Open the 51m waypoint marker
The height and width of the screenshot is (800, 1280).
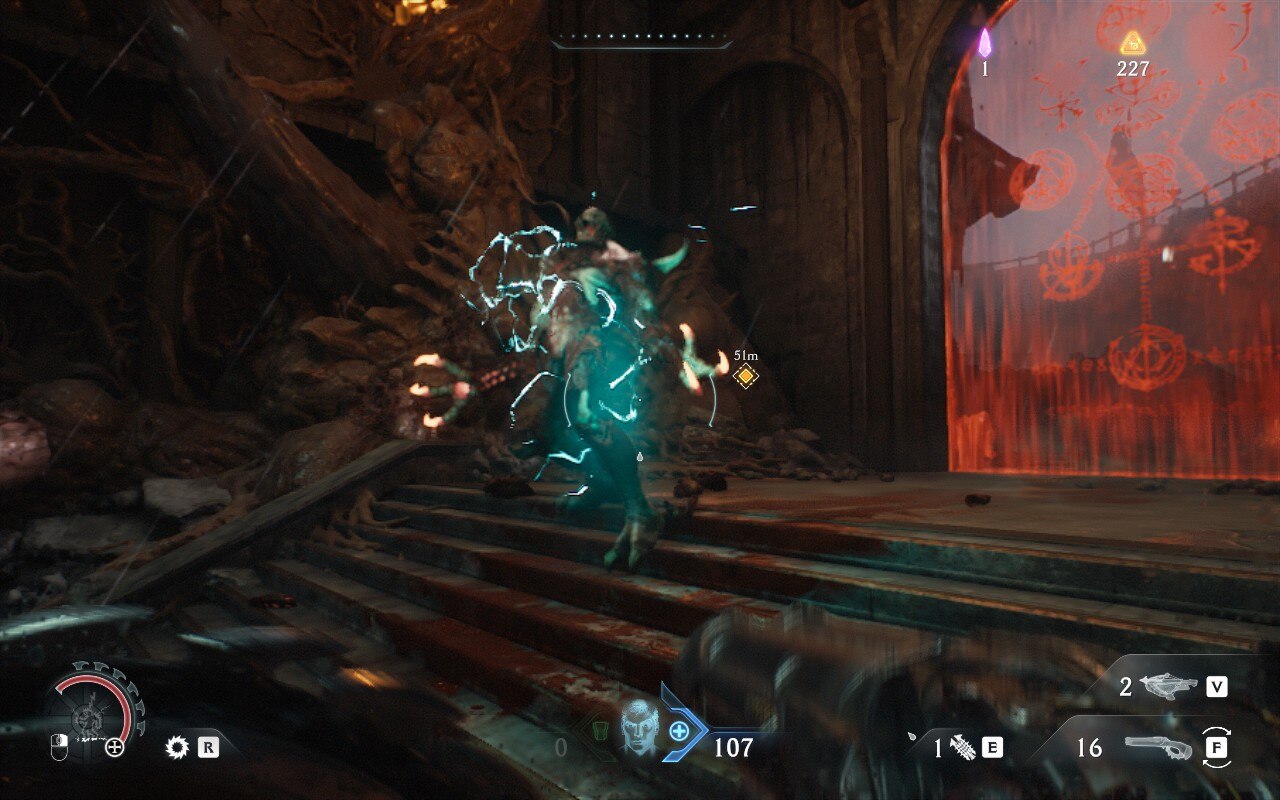pyautogui.click(x=745, y=375)
